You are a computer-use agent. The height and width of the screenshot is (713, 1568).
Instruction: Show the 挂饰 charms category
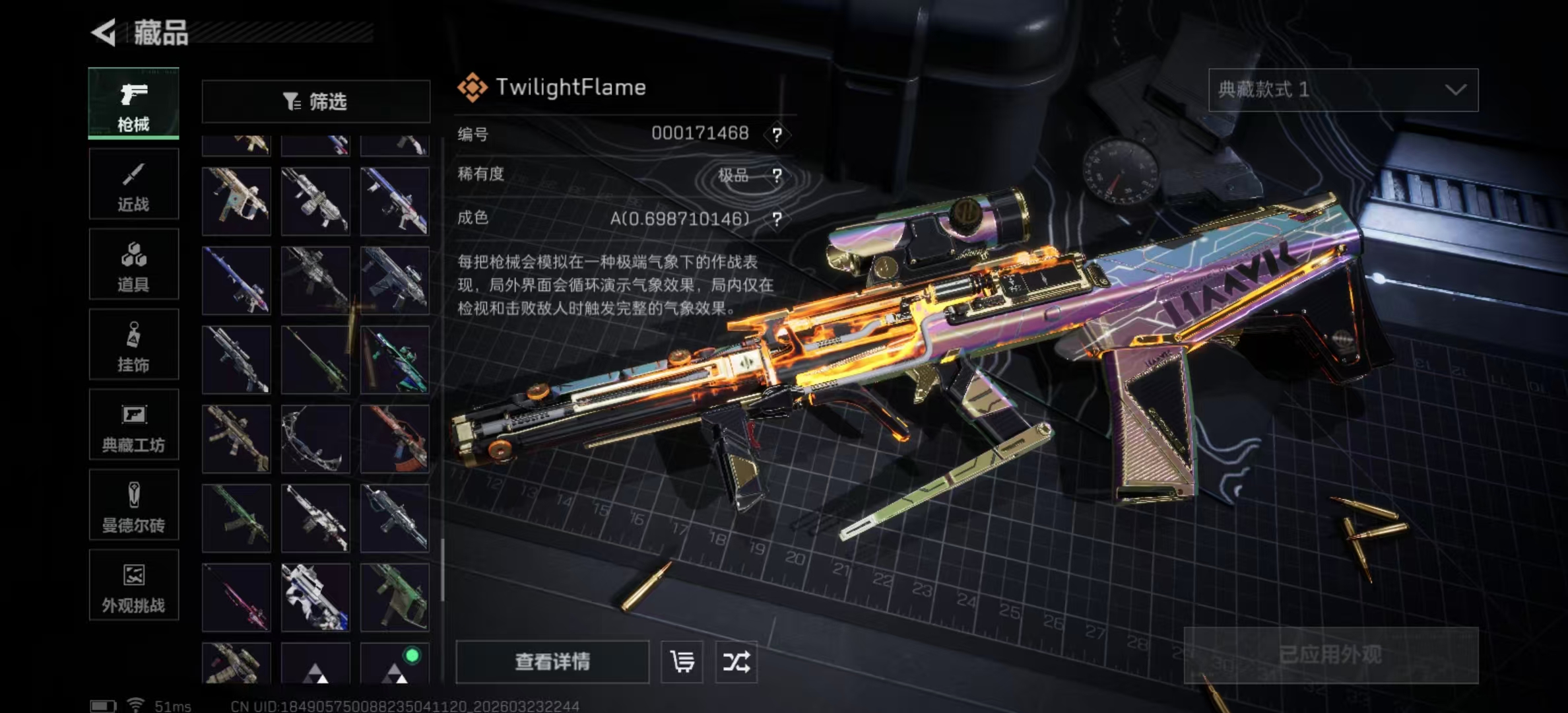tap(134, 345)
